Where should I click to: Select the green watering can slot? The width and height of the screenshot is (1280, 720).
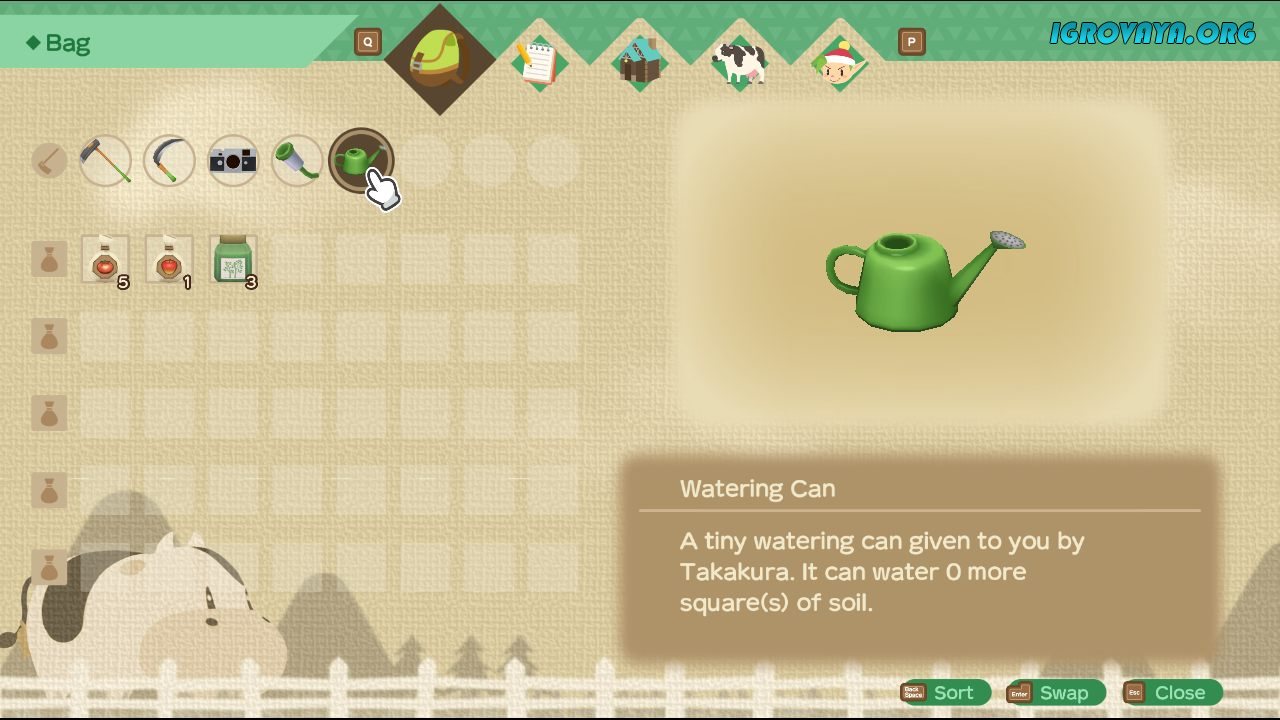(x=361, y=160)
